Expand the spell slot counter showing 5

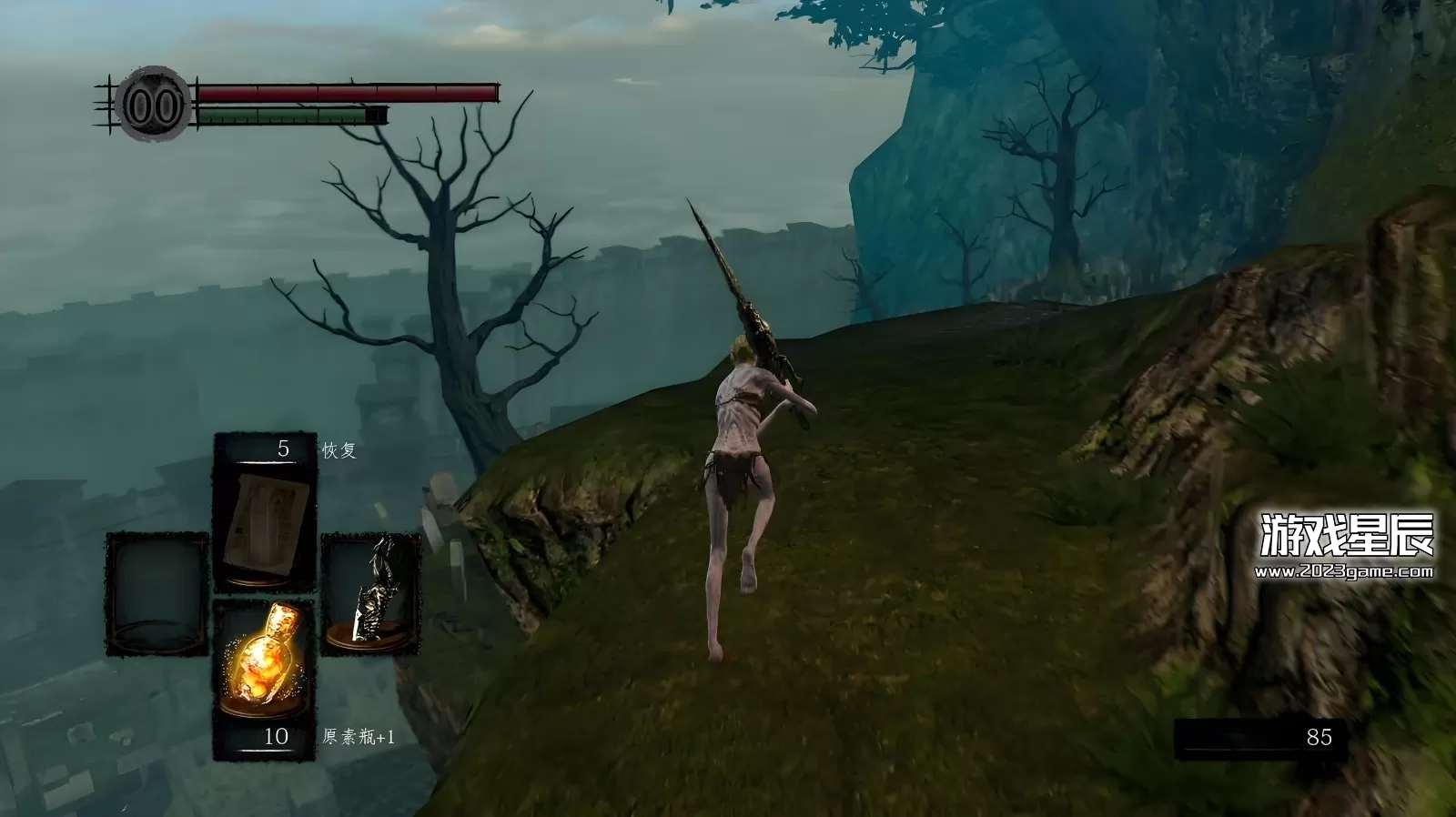(x=282, y=447)
